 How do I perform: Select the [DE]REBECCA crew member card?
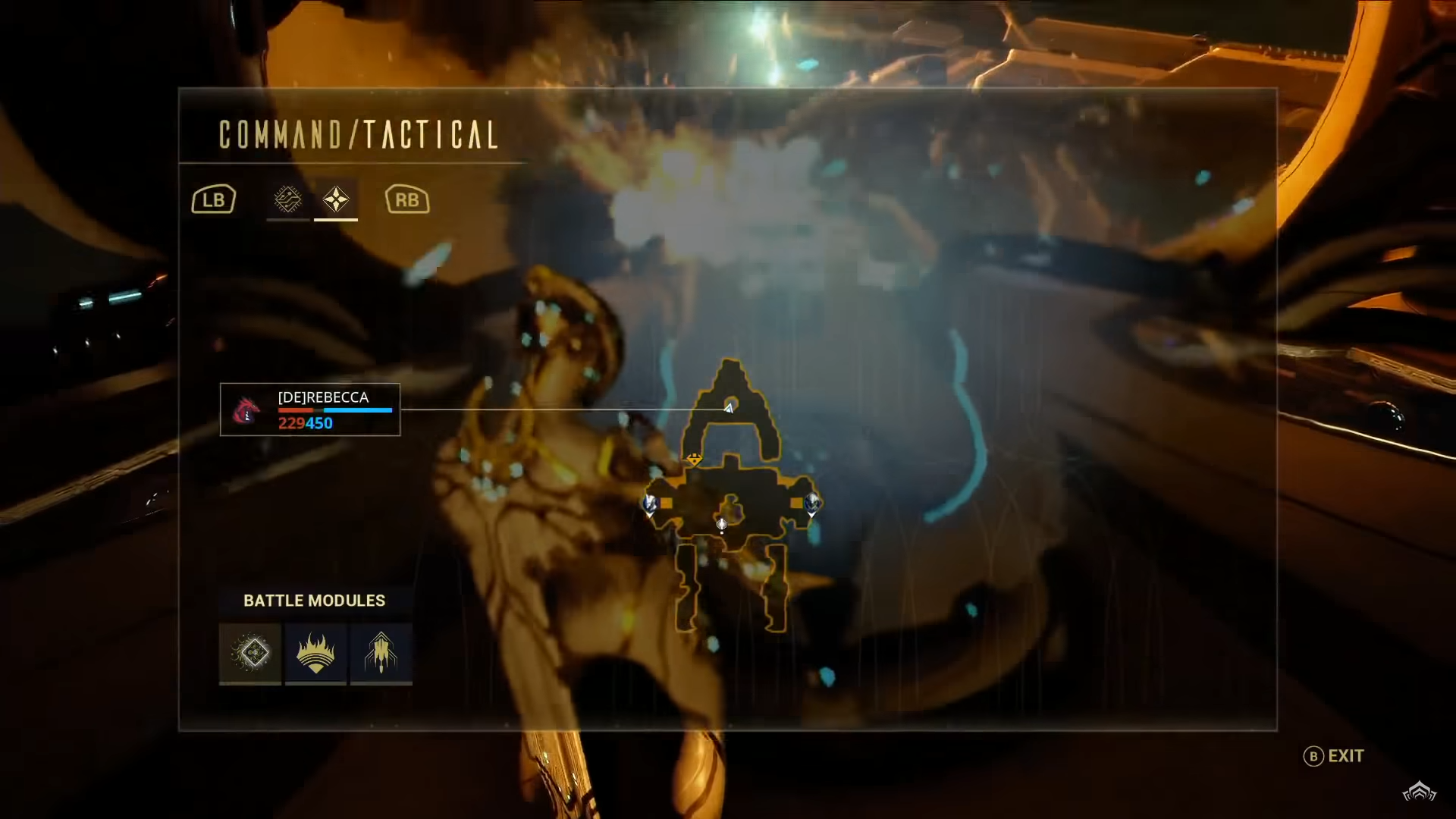click(310, 409)
